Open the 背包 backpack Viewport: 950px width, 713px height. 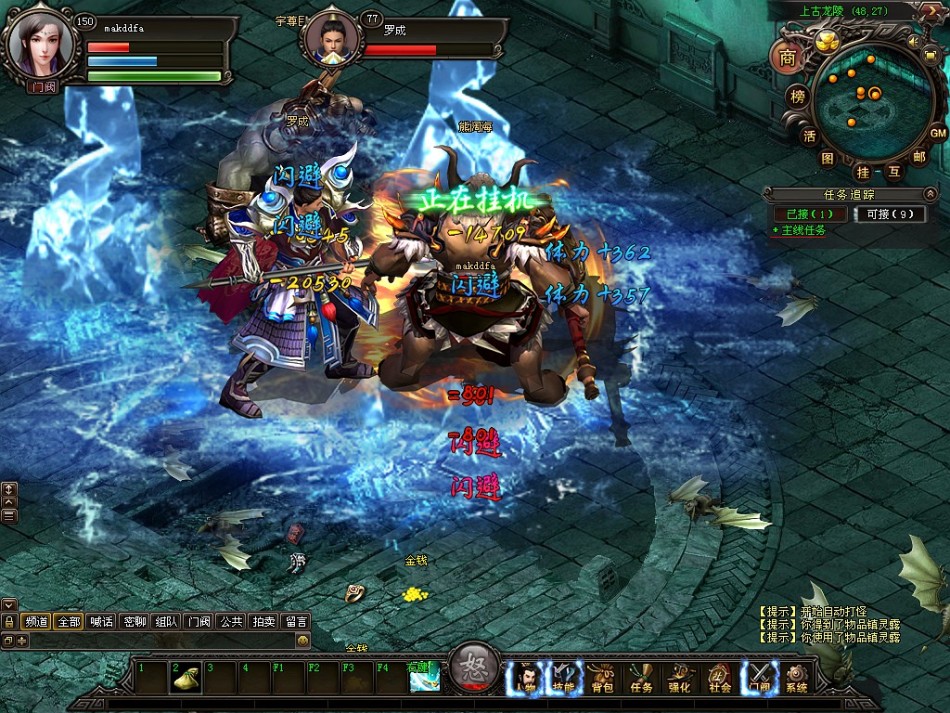pos(601,680)
